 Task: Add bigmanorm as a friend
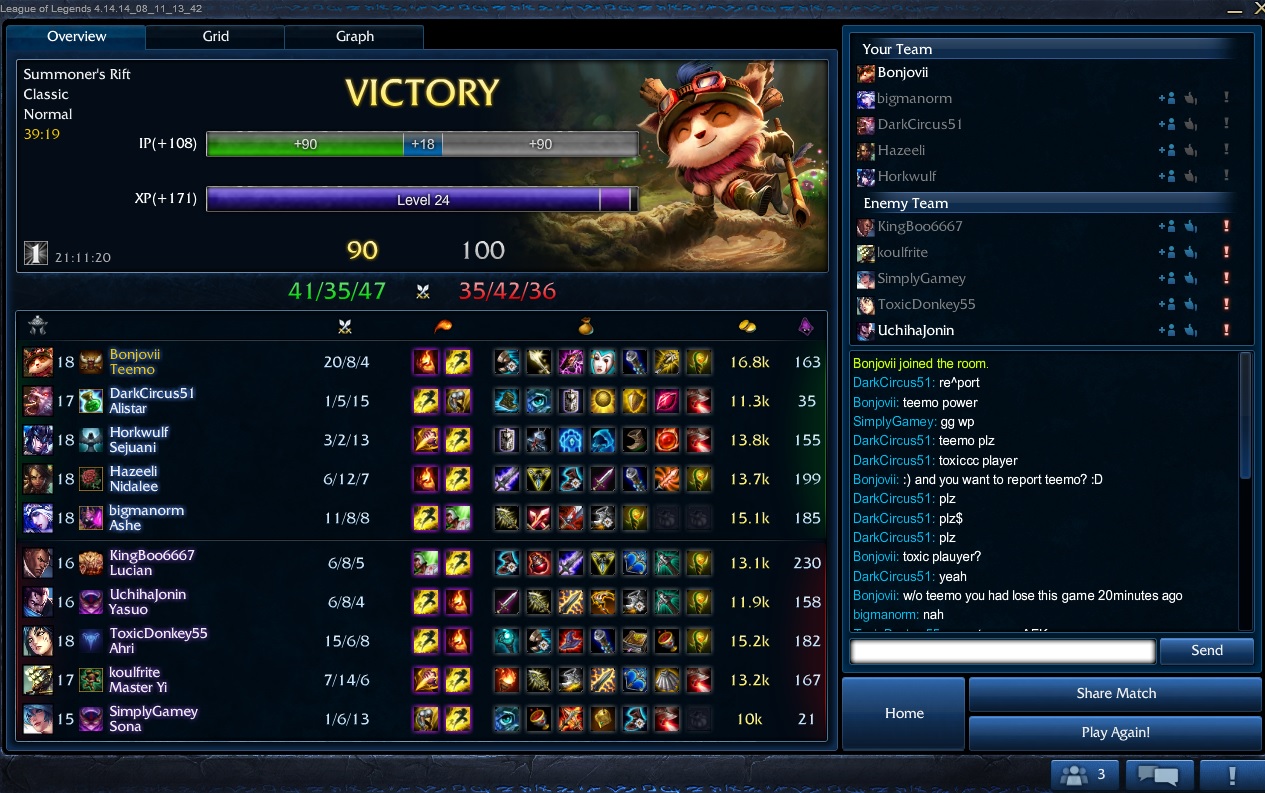pos(1166,99)
